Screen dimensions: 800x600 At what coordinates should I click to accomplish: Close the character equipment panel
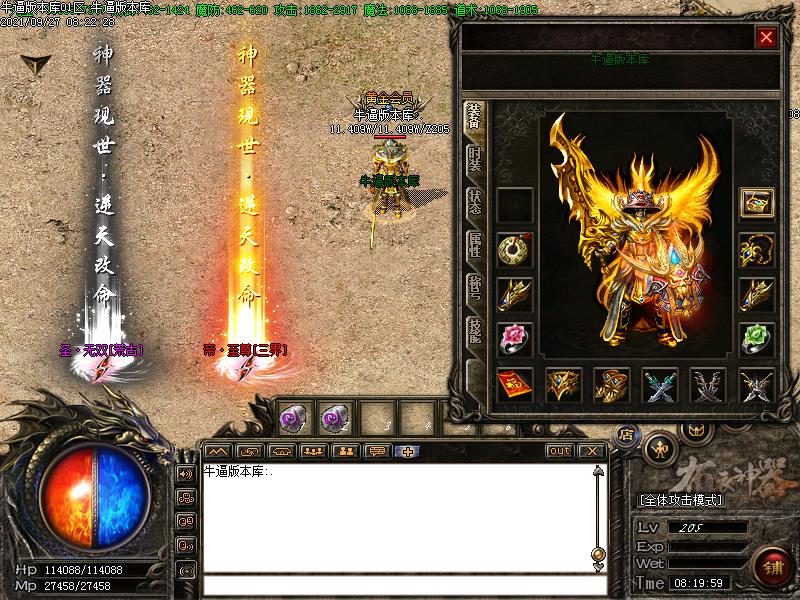[766, 38]
